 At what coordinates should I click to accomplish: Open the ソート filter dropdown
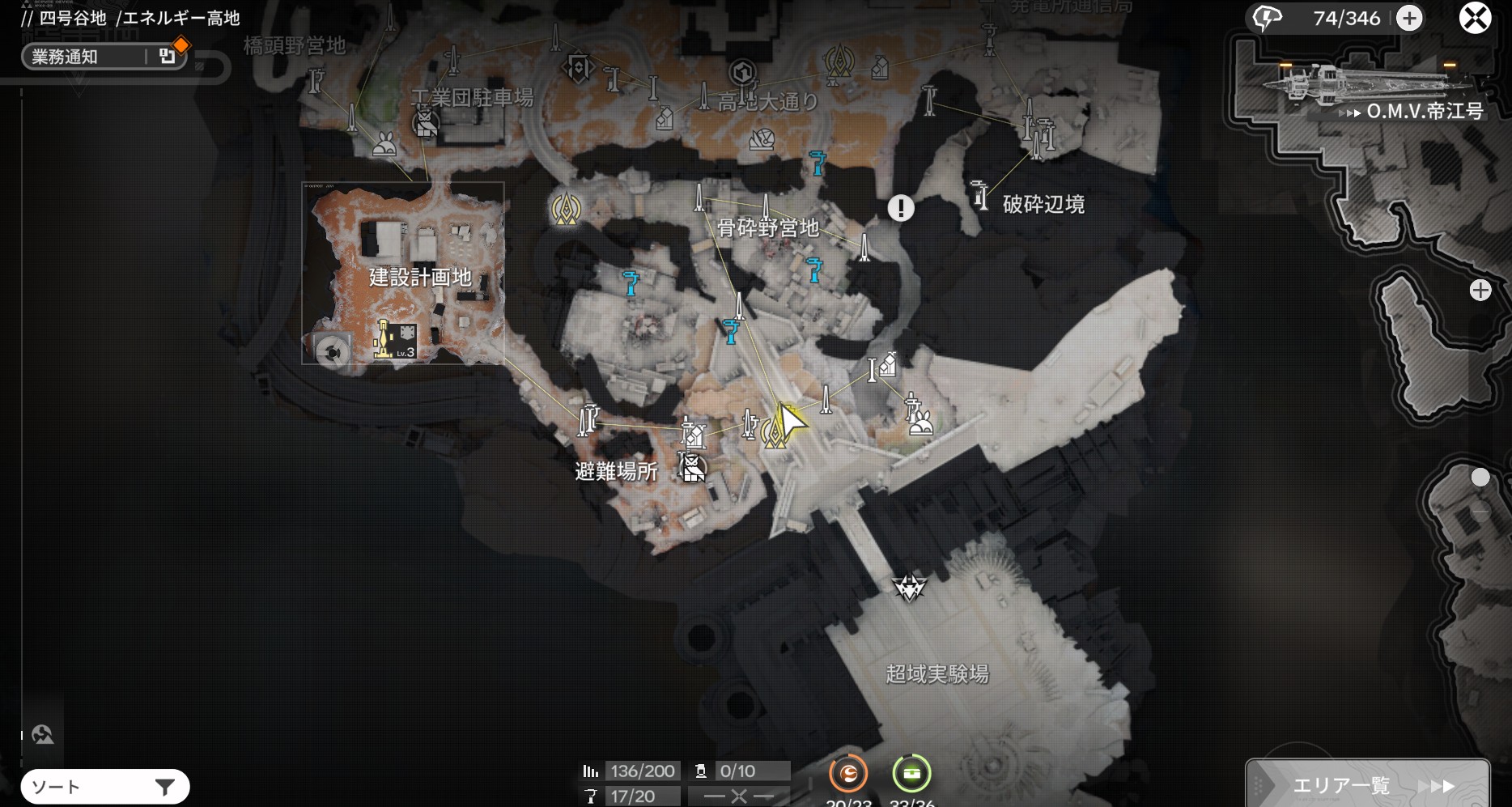(105, 787)
